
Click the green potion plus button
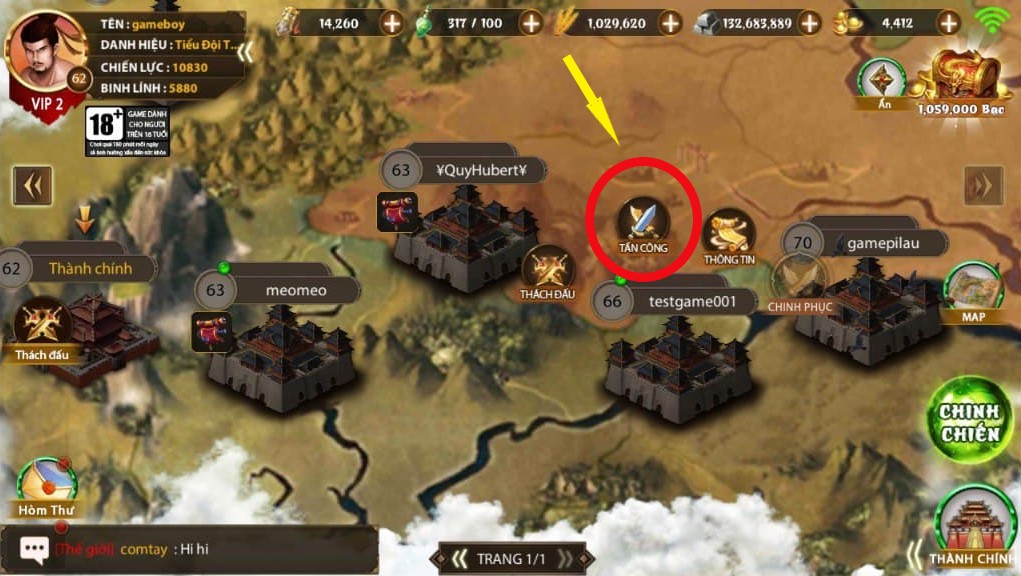pos(529,22)
